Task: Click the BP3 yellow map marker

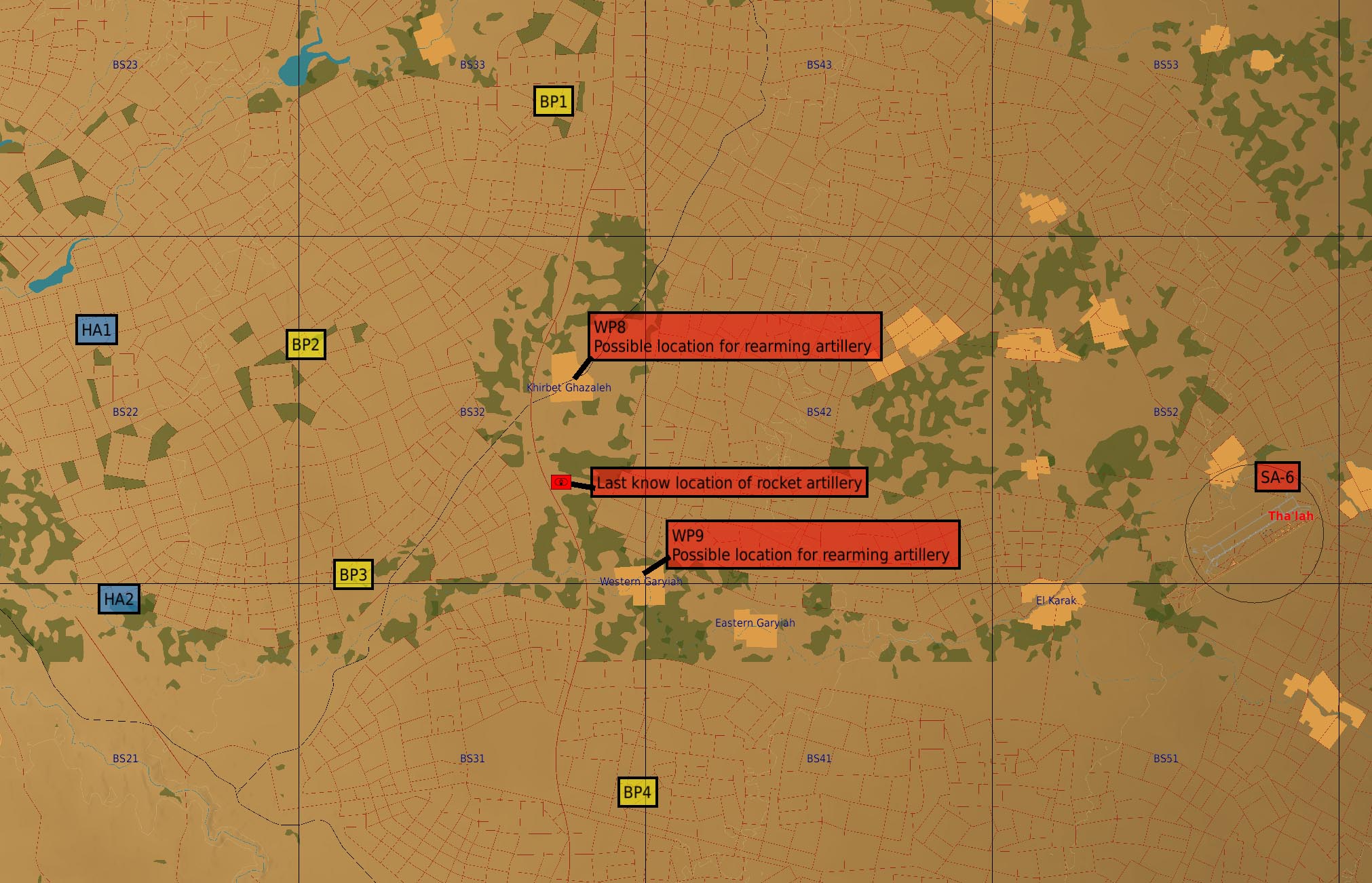Action: point(353,574)
